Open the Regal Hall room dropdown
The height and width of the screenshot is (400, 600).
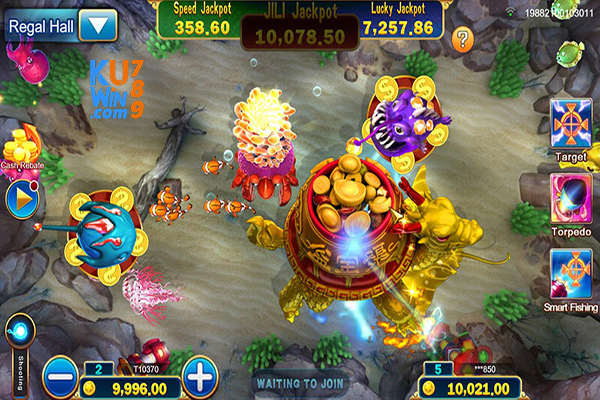[x=98, y=23]
